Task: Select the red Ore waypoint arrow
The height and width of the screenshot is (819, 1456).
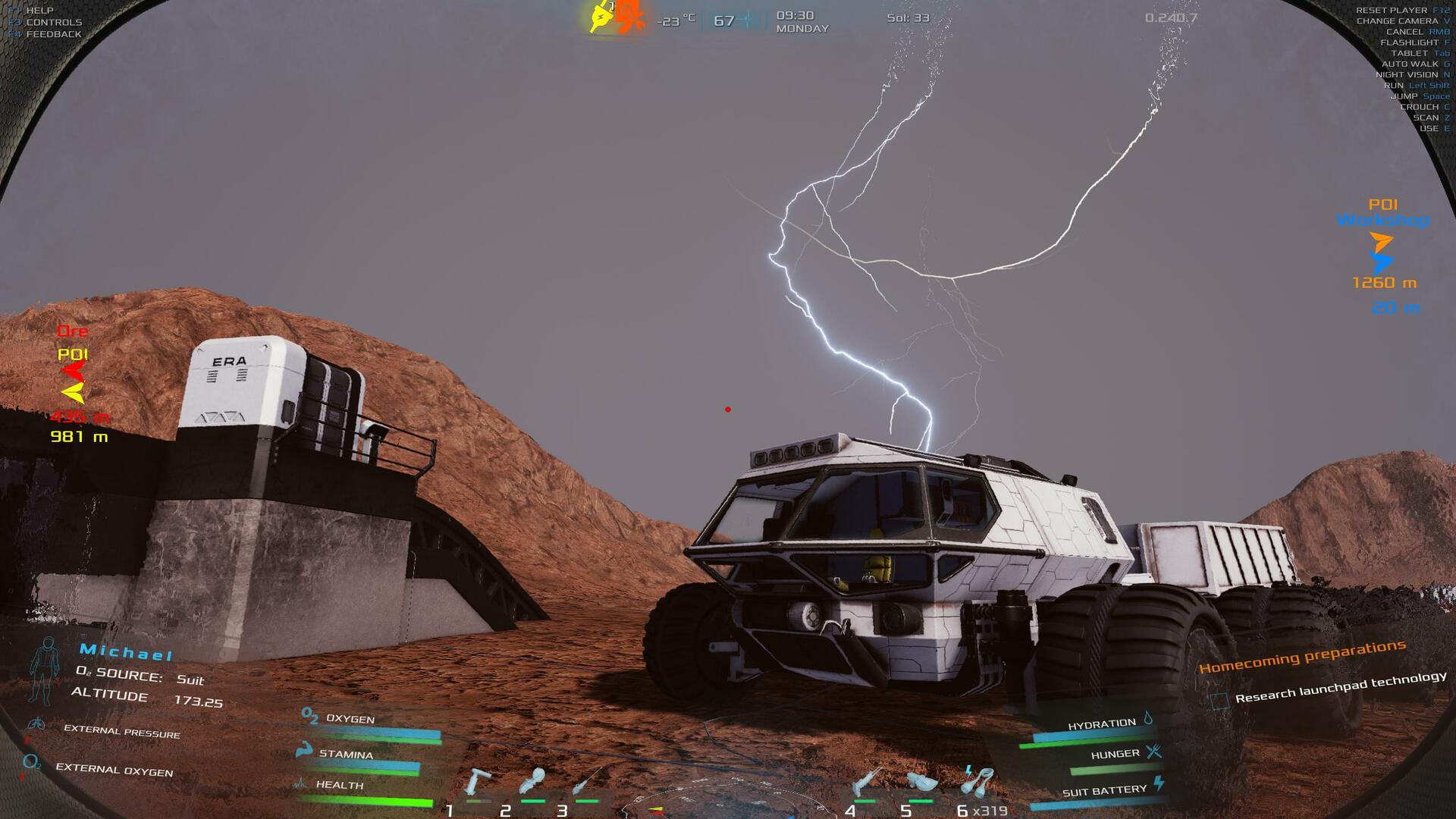Action: tap(74, 372)
